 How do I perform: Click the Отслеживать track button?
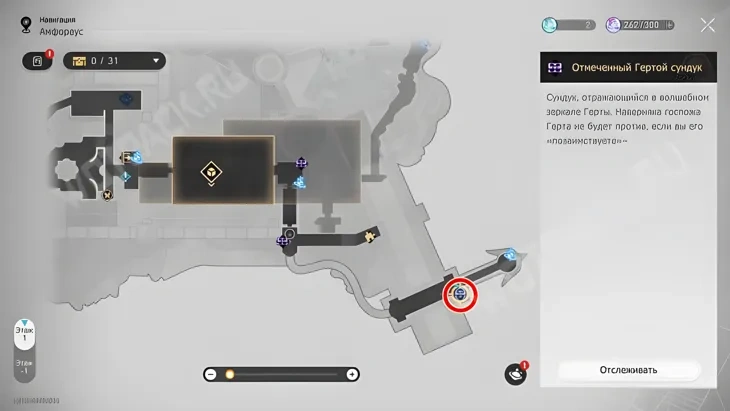(628, 370)
